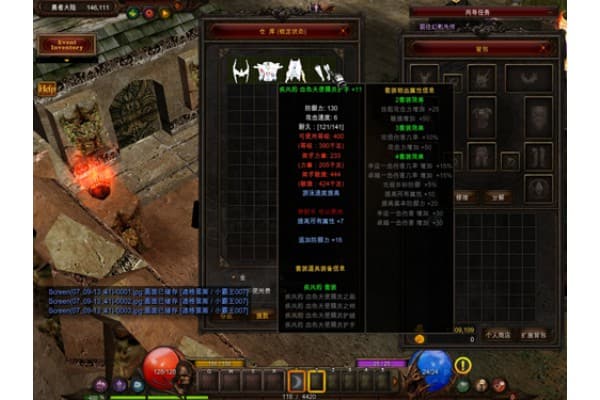The height and width of the screenshot is (400, 600).
Task: Select the equipped pants slot
Action: point(482,157)
